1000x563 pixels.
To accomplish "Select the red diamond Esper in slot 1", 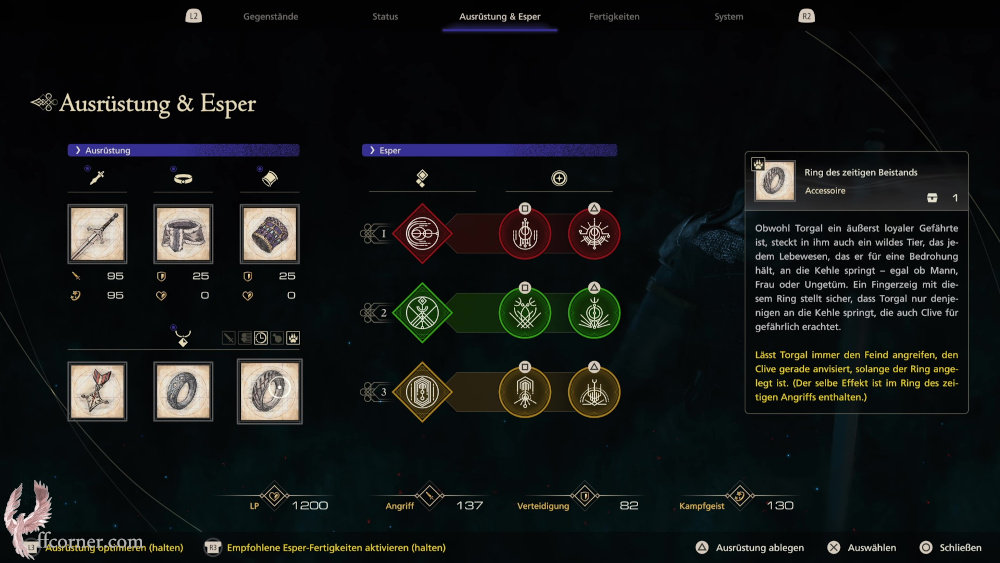I will coord(422,235).
